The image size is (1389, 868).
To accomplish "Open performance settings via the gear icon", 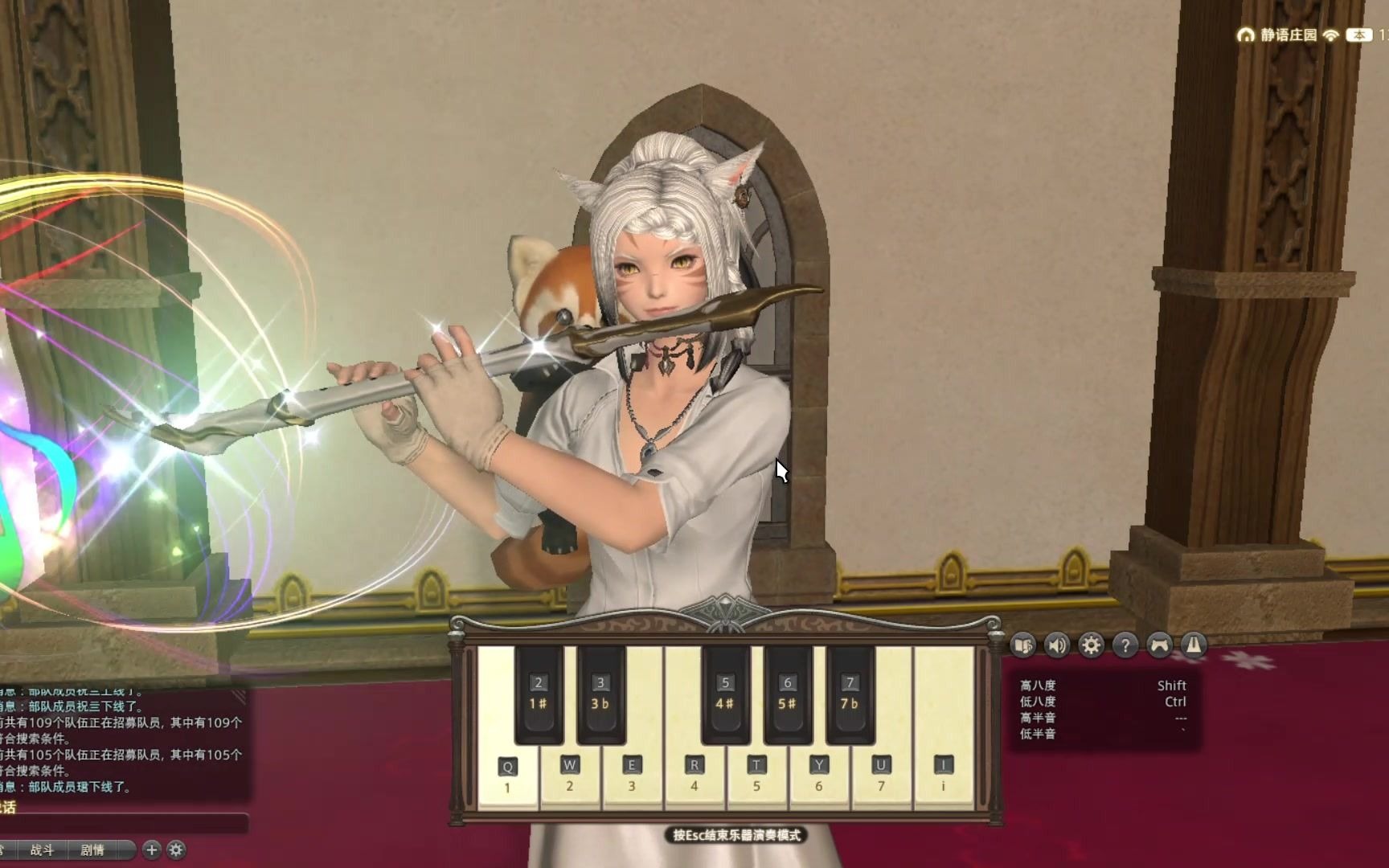I will tap(1091, 643).
